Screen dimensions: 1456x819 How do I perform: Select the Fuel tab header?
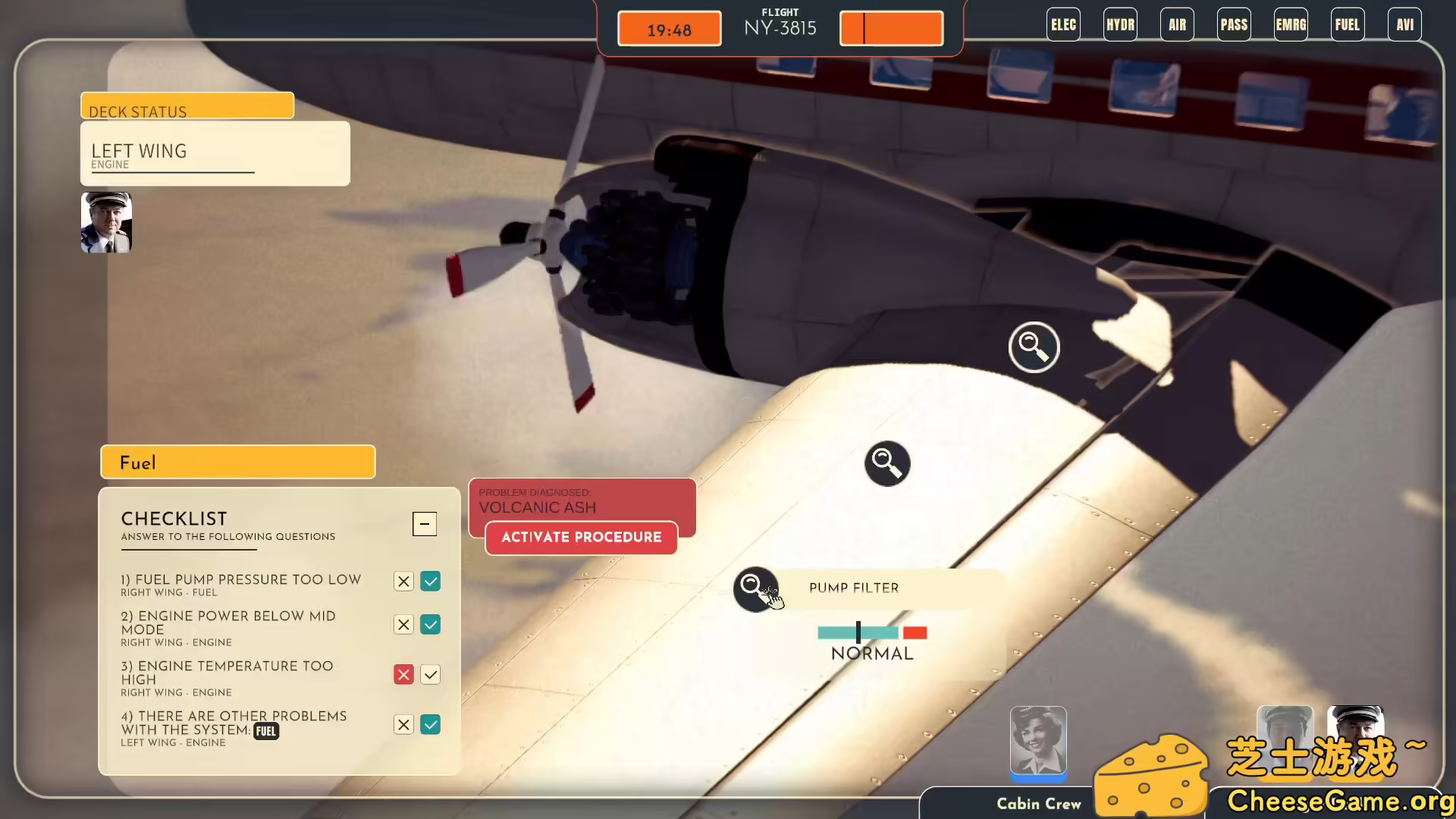tap(237, 462)
